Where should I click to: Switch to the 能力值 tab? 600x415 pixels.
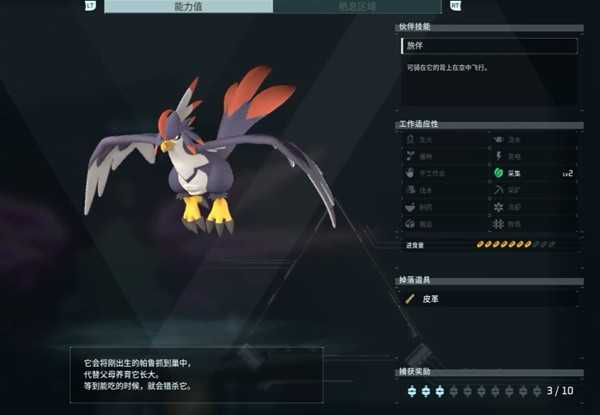click(187, 6)
